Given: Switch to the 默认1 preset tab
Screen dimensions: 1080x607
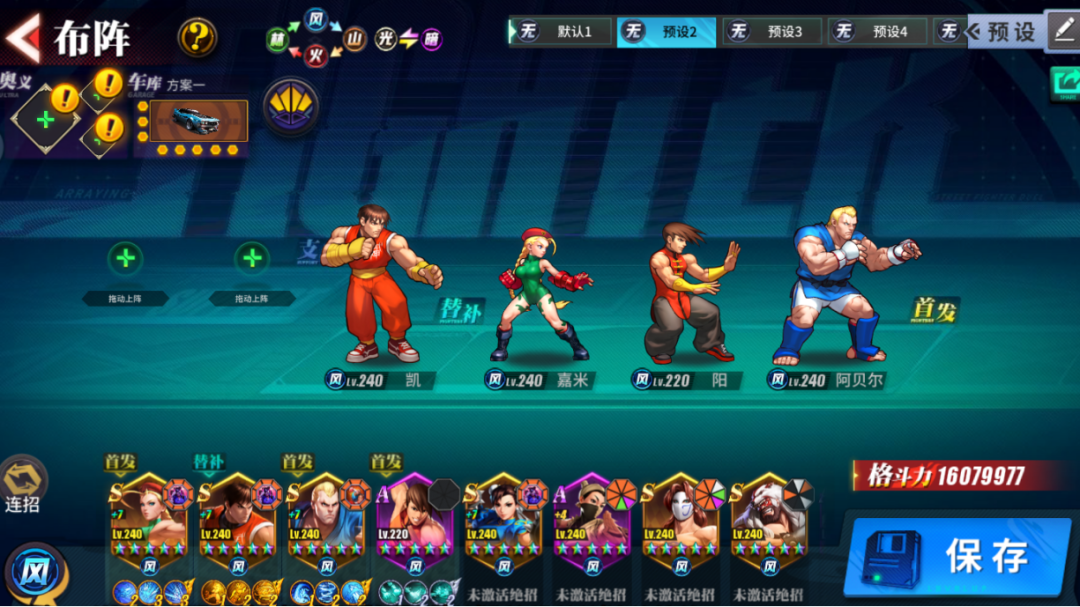Looking at the screenshot, I should click(x=563, y=32).
